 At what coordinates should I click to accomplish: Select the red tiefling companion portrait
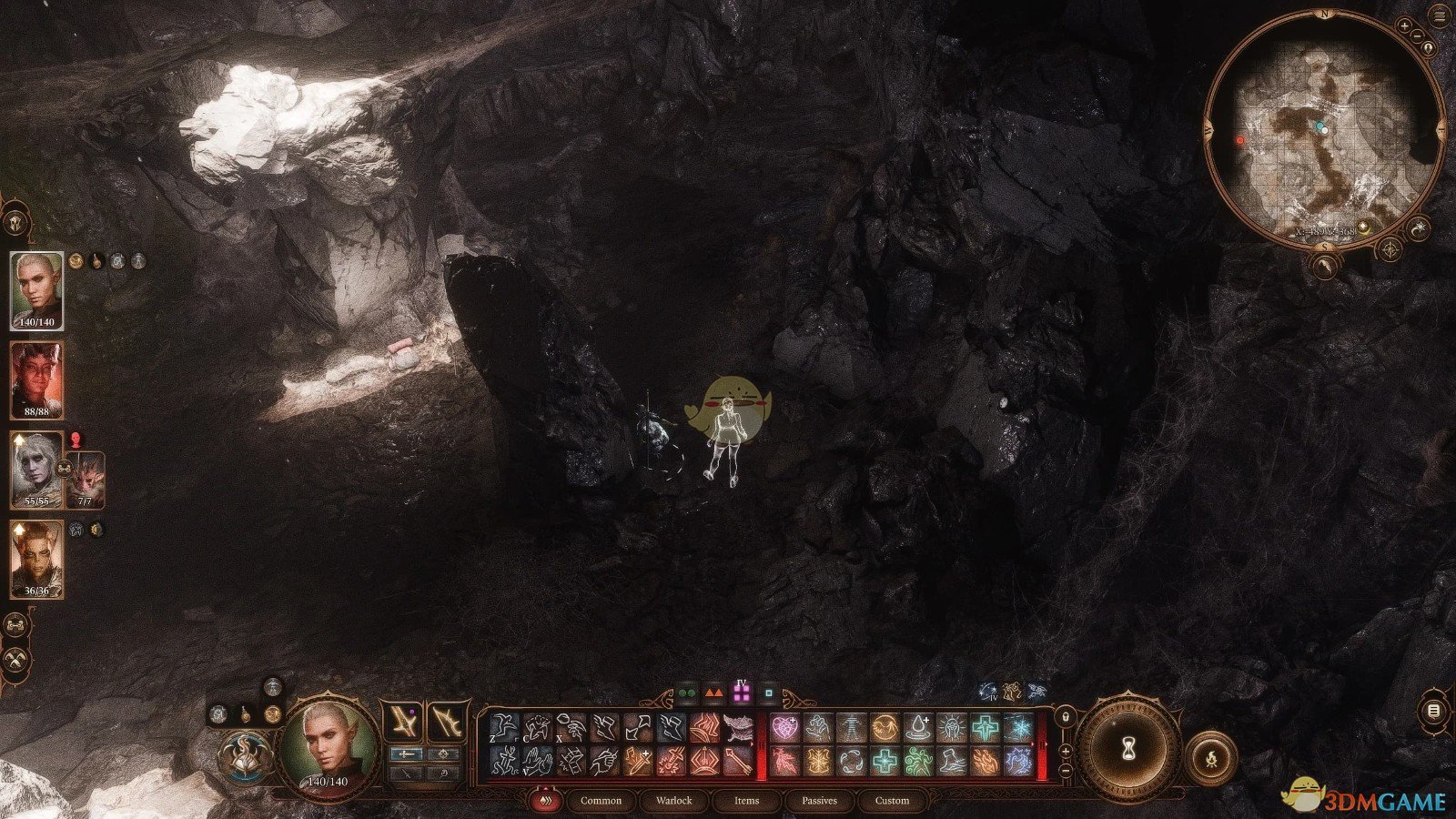click(x=36, y=379)
